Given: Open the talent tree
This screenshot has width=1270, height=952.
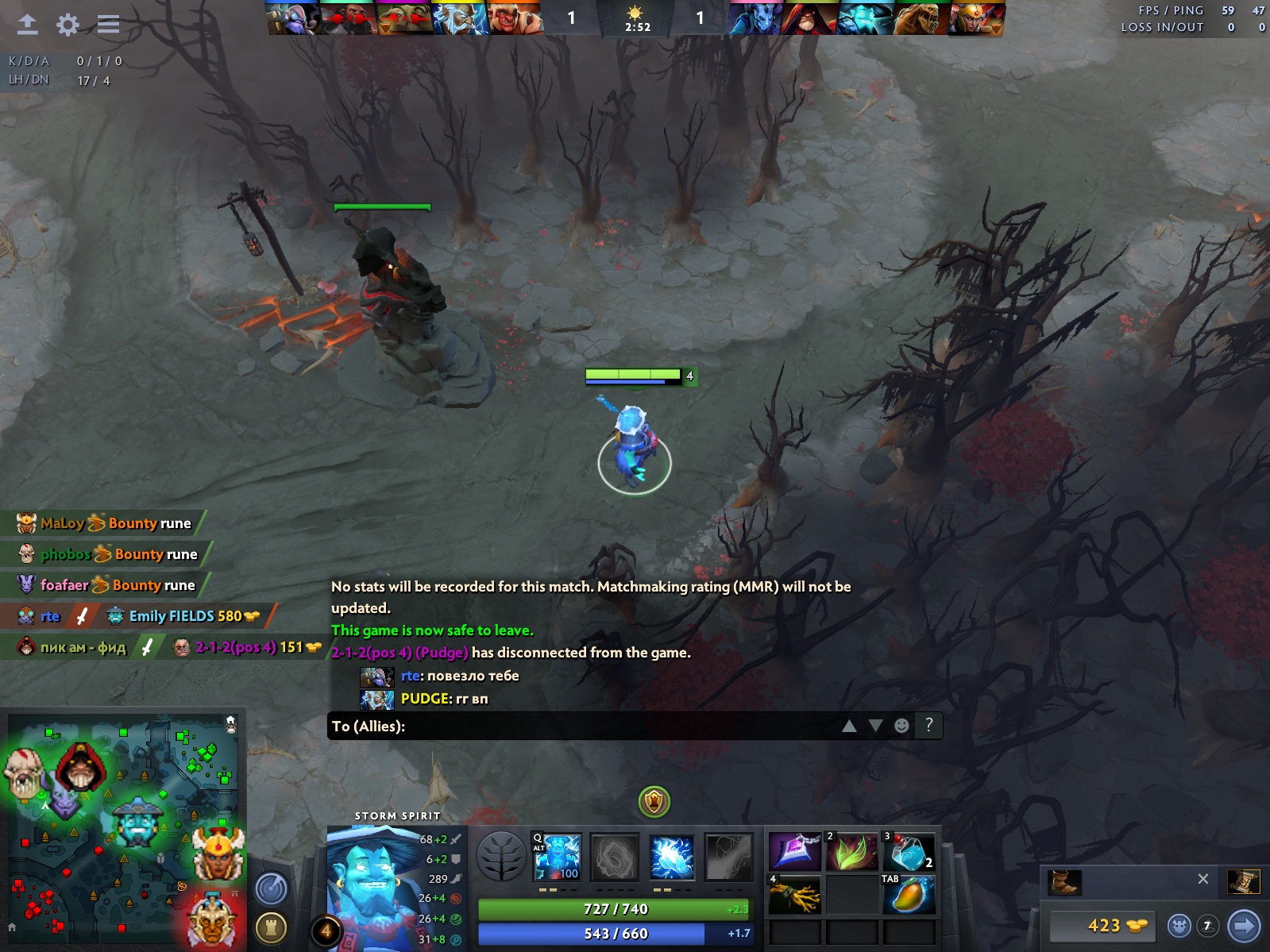Looking at the screenshot, I should tap(501, 858).
